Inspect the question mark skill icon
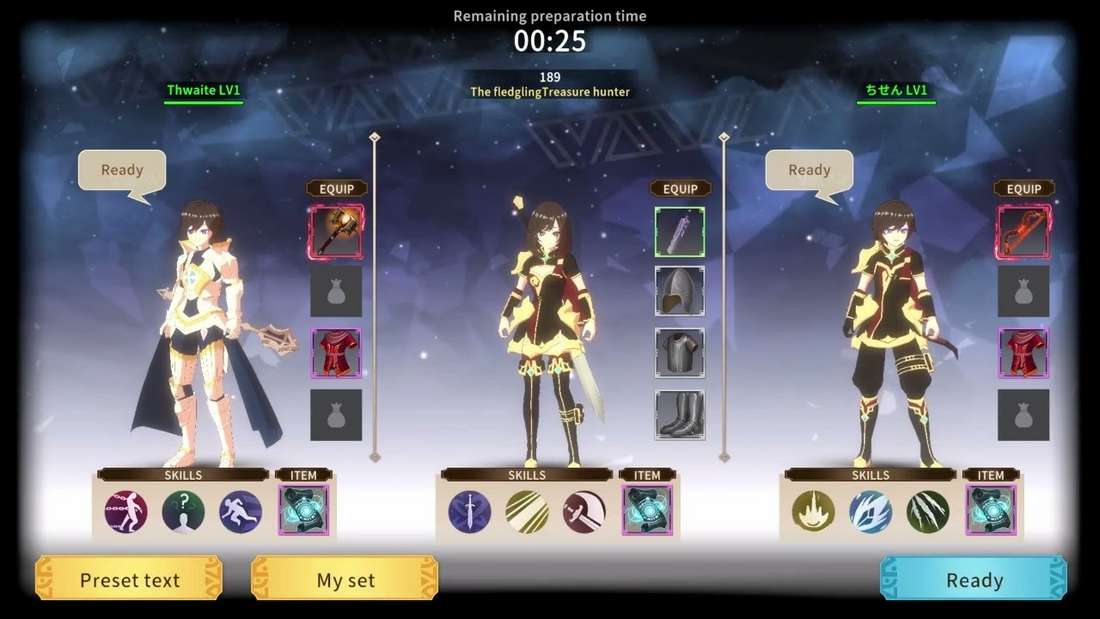The width and height of the screenshot is (1100, 619). [x=183, y=511]
